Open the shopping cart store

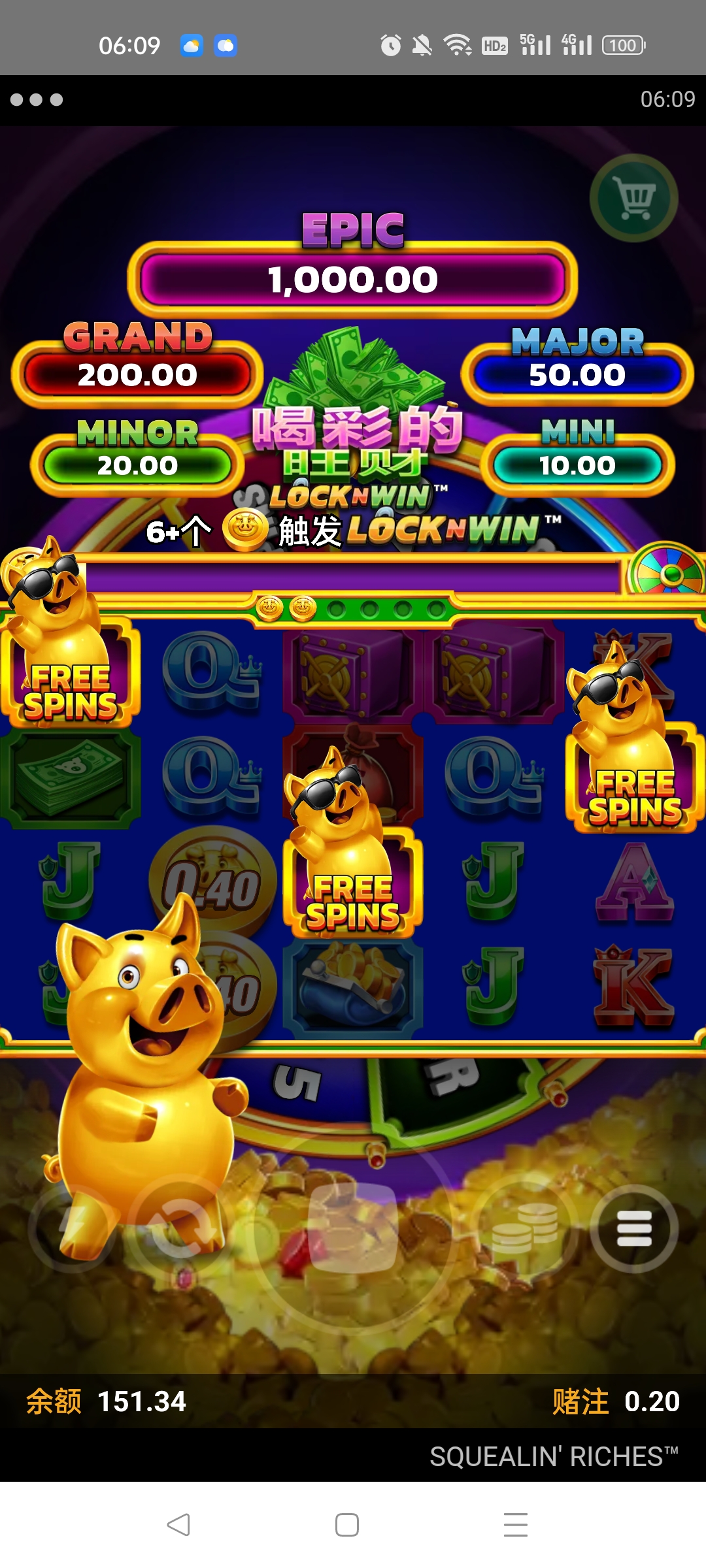(x=633, y=197)
